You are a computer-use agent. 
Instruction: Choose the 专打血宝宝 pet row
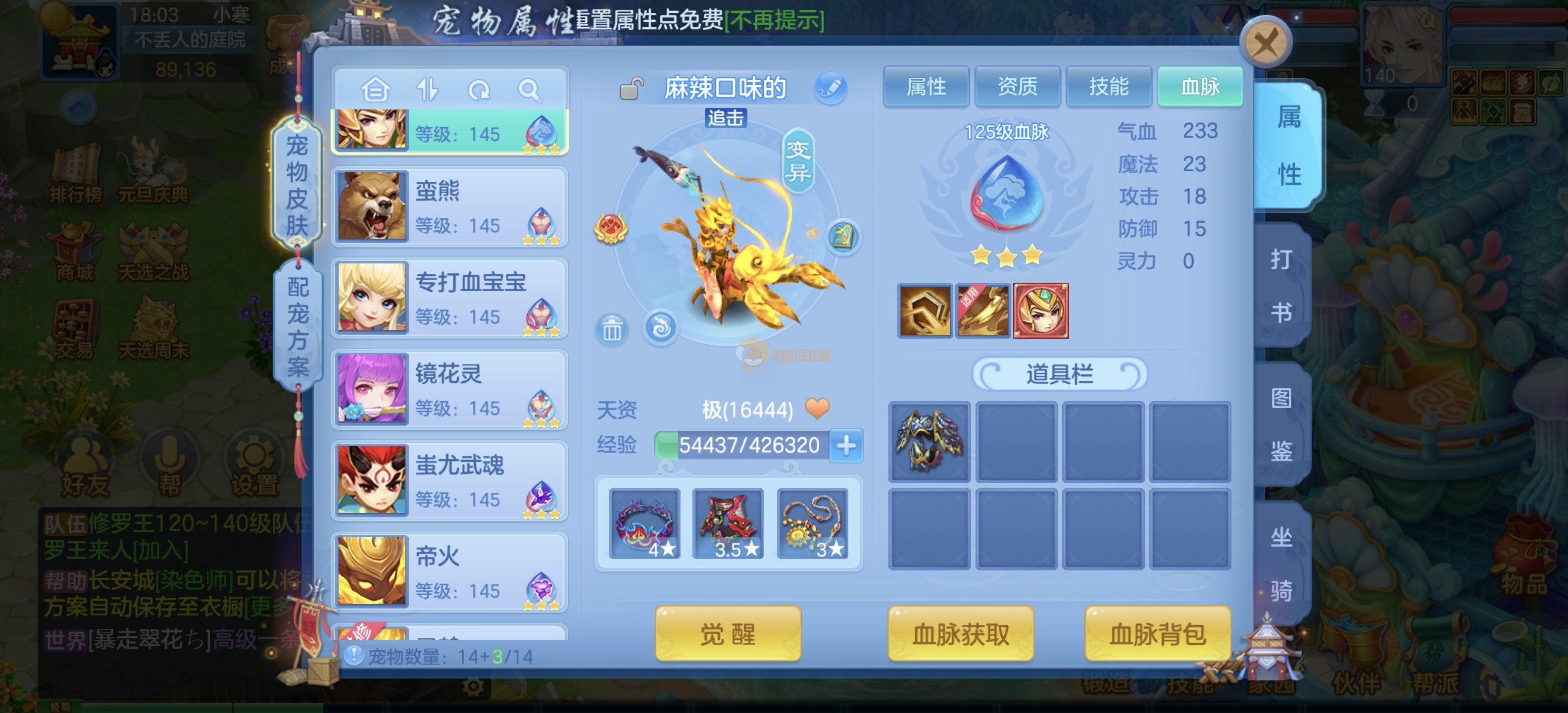point(450,299)
